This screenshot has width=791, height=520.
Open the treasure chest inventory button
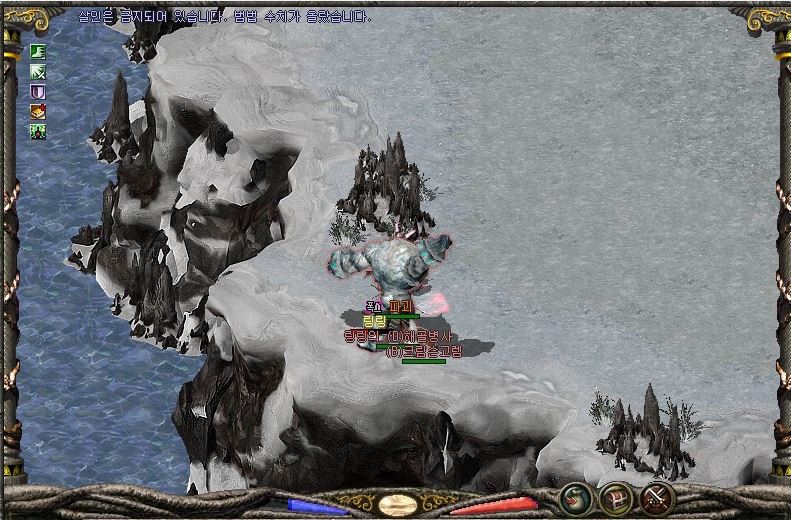[615, 497]
